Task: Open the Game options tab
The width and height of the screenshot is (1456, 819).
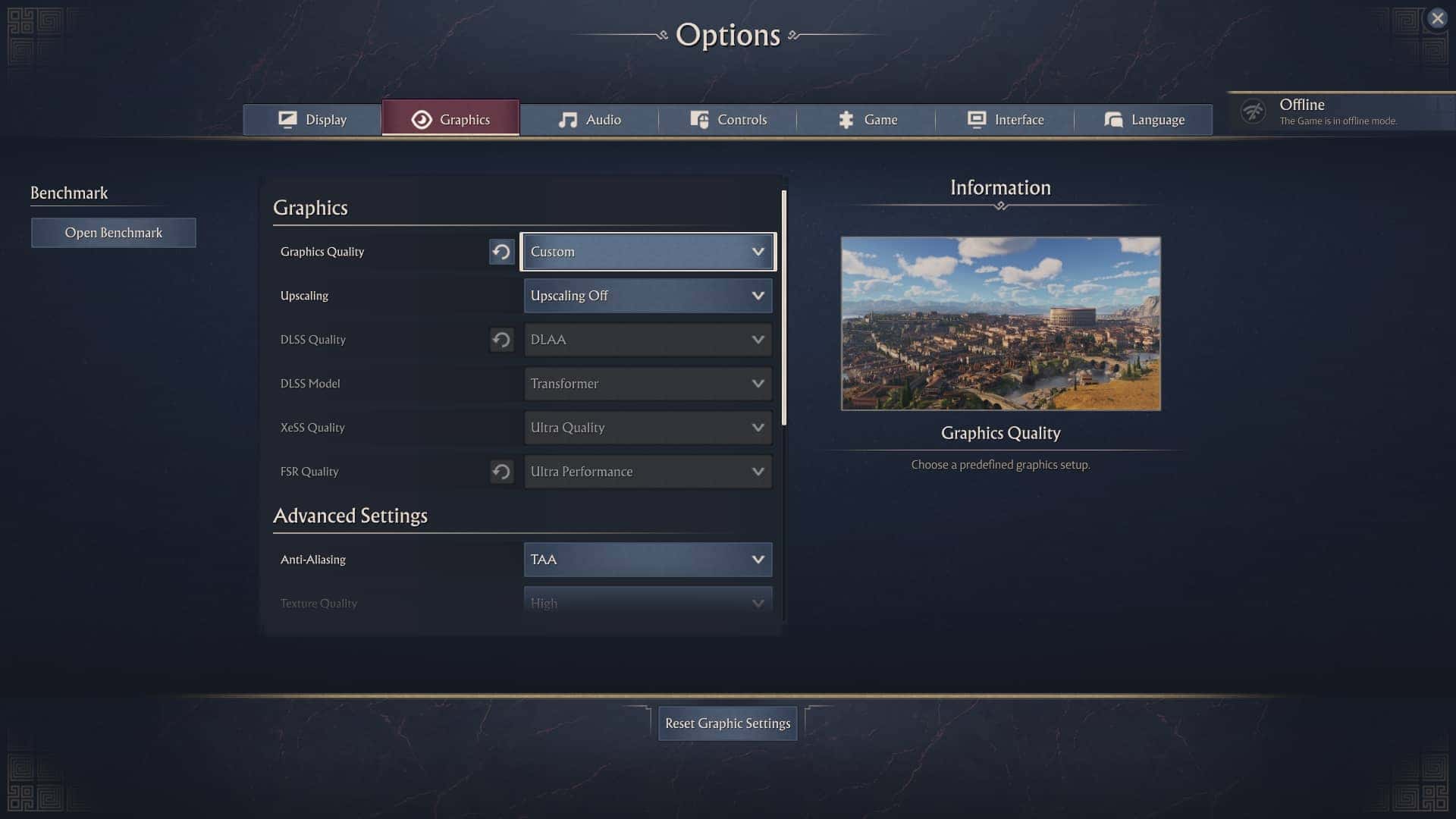Action: point(867,120)
